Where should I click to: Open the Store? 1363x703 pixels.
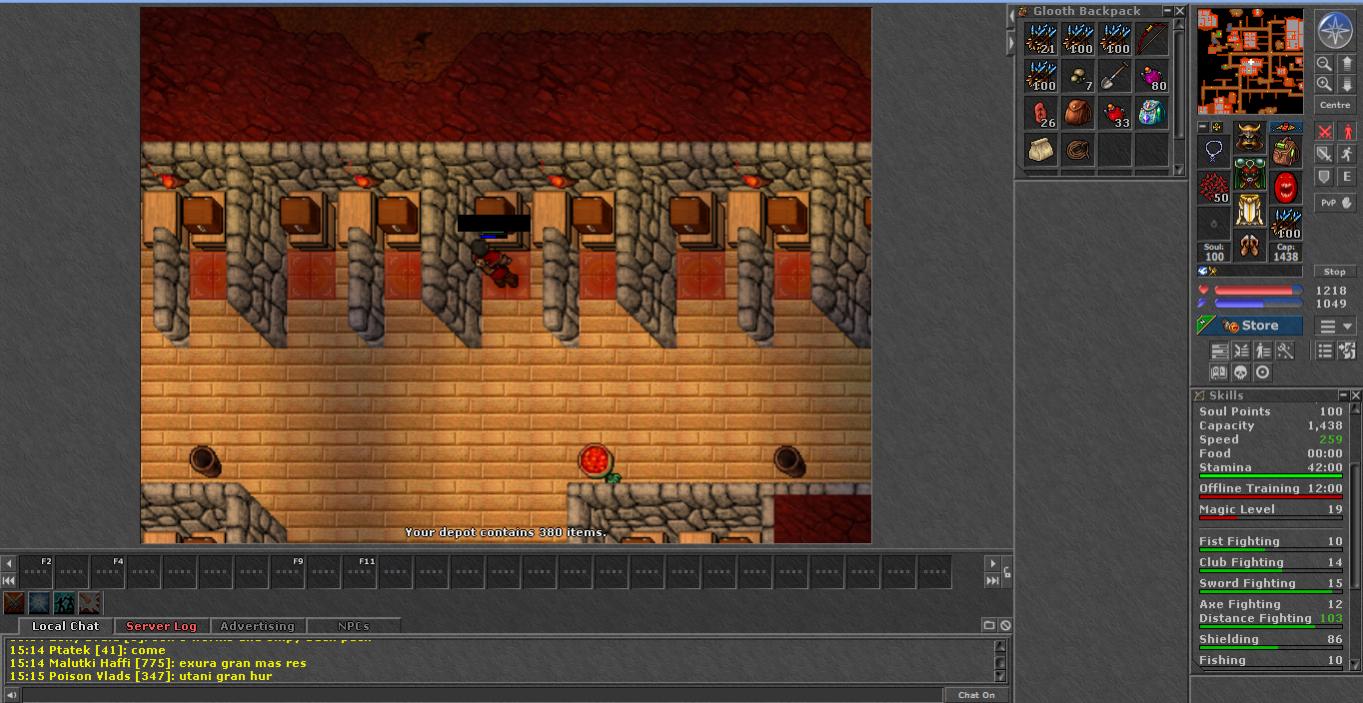click(x=1251, y=326)
